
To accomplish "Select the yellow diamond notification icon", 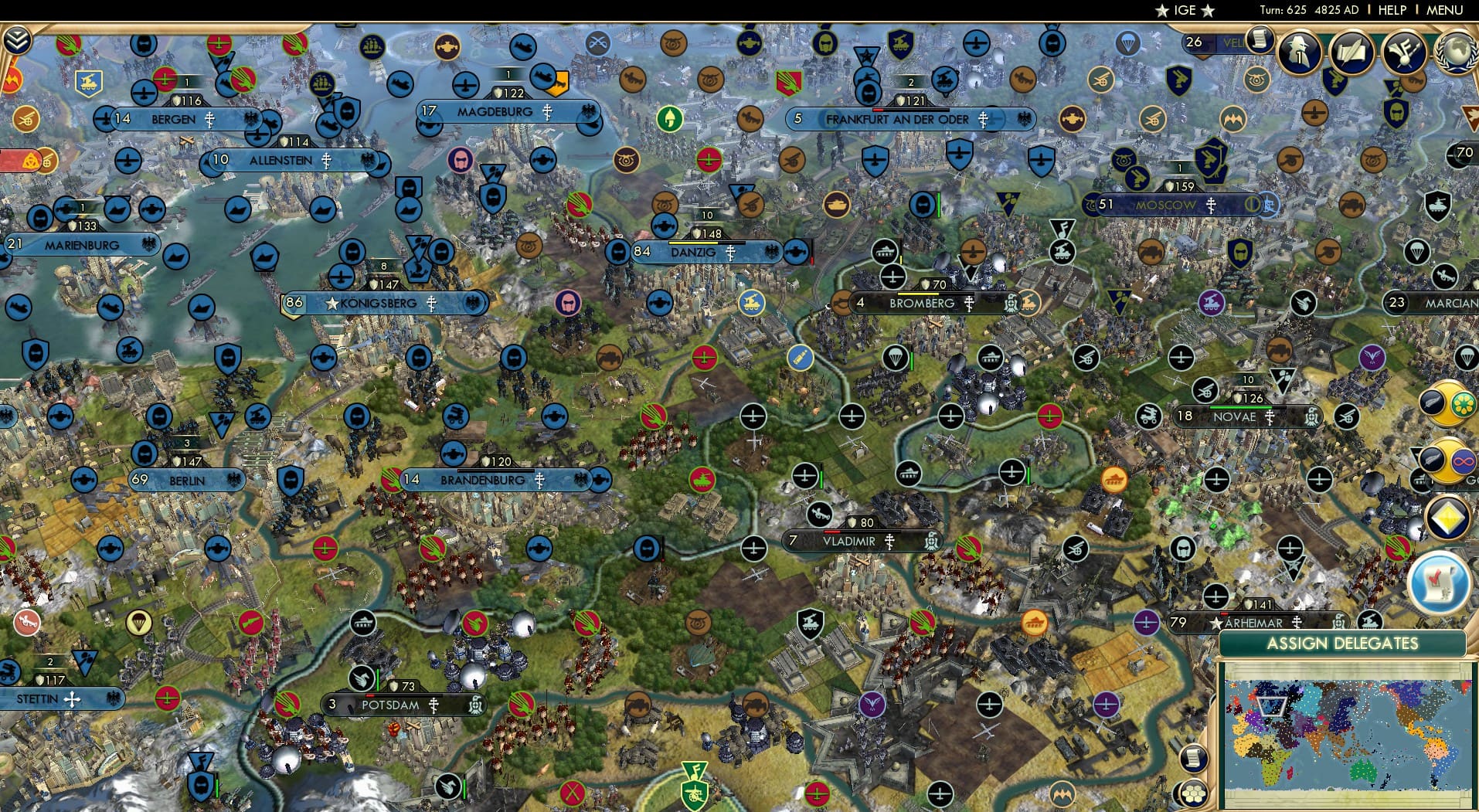I will click(x=1447, y=518).
